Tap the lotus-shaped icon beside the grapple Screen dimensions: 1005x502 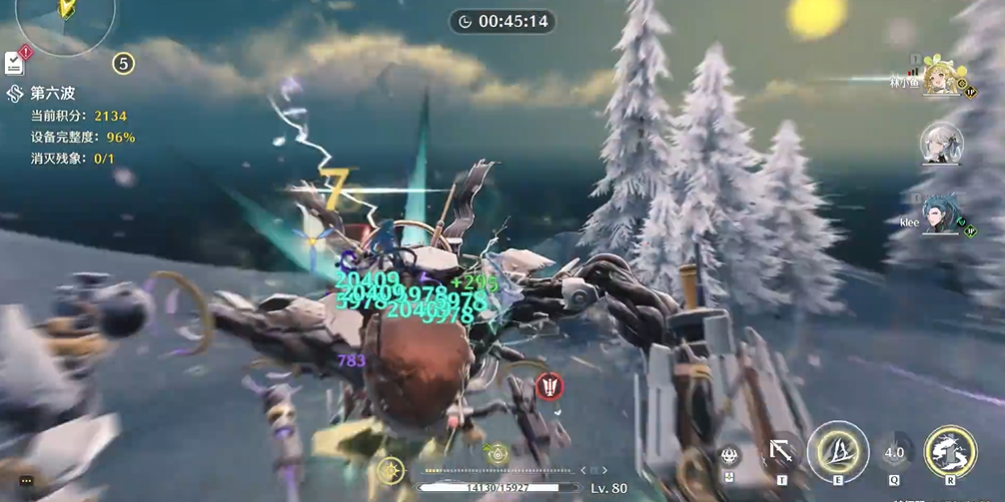(x=729, y=457)
